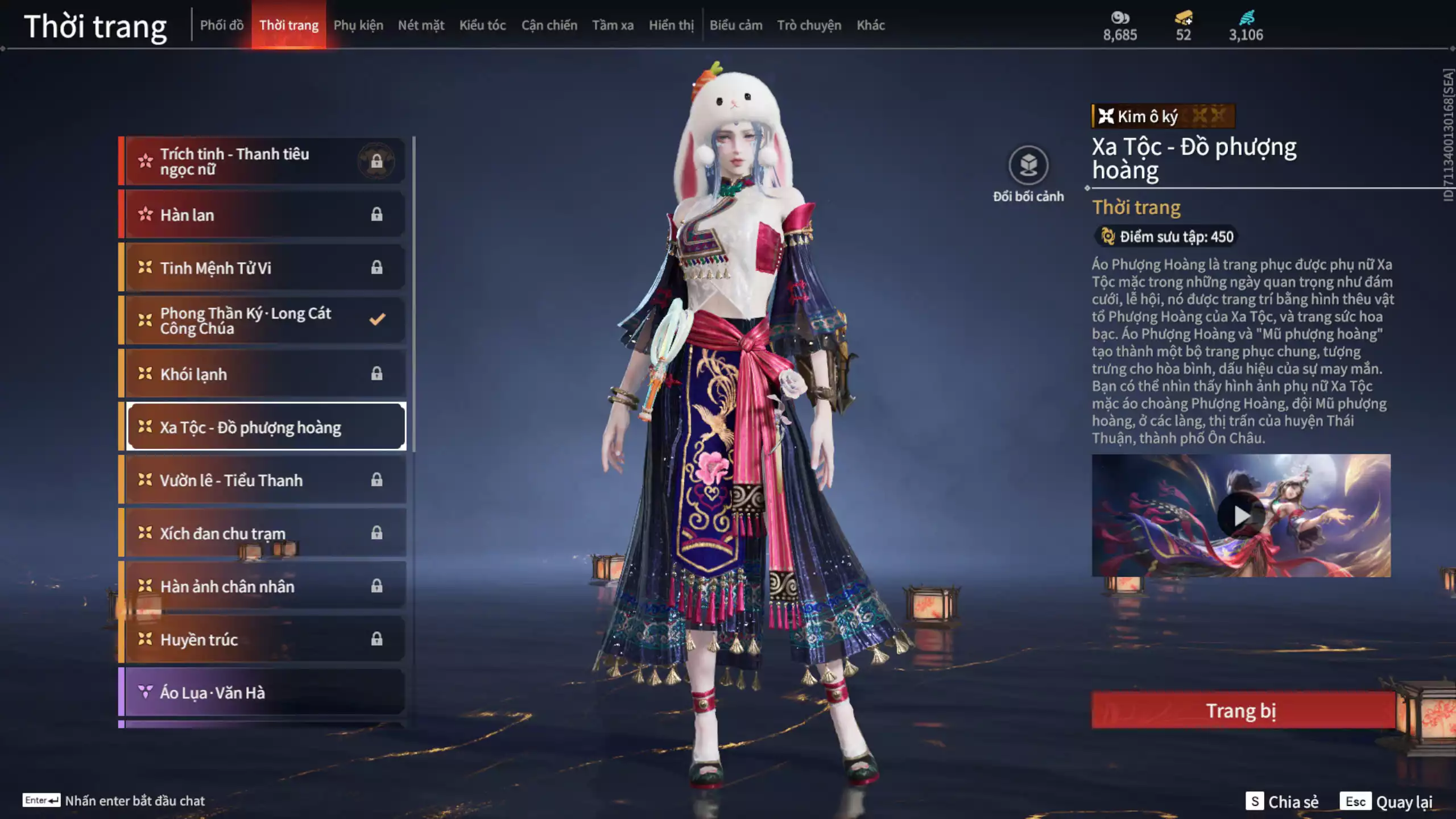Open the Trò chuyện tab
The width and height of the screenshot is (1456, 819).
coord(809,25)
